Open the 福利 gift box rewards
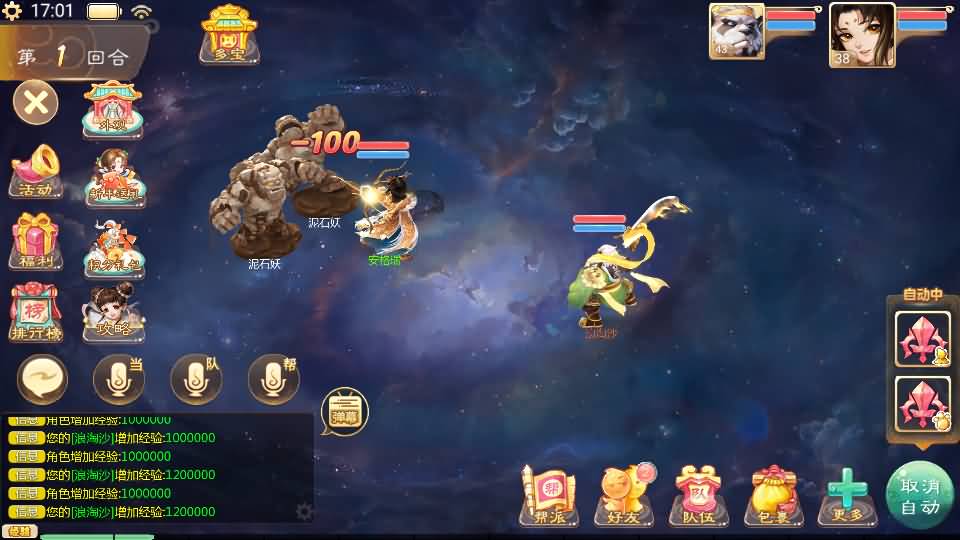The height and width of the screenshot is (540, 960). click(x=36, y=241)
